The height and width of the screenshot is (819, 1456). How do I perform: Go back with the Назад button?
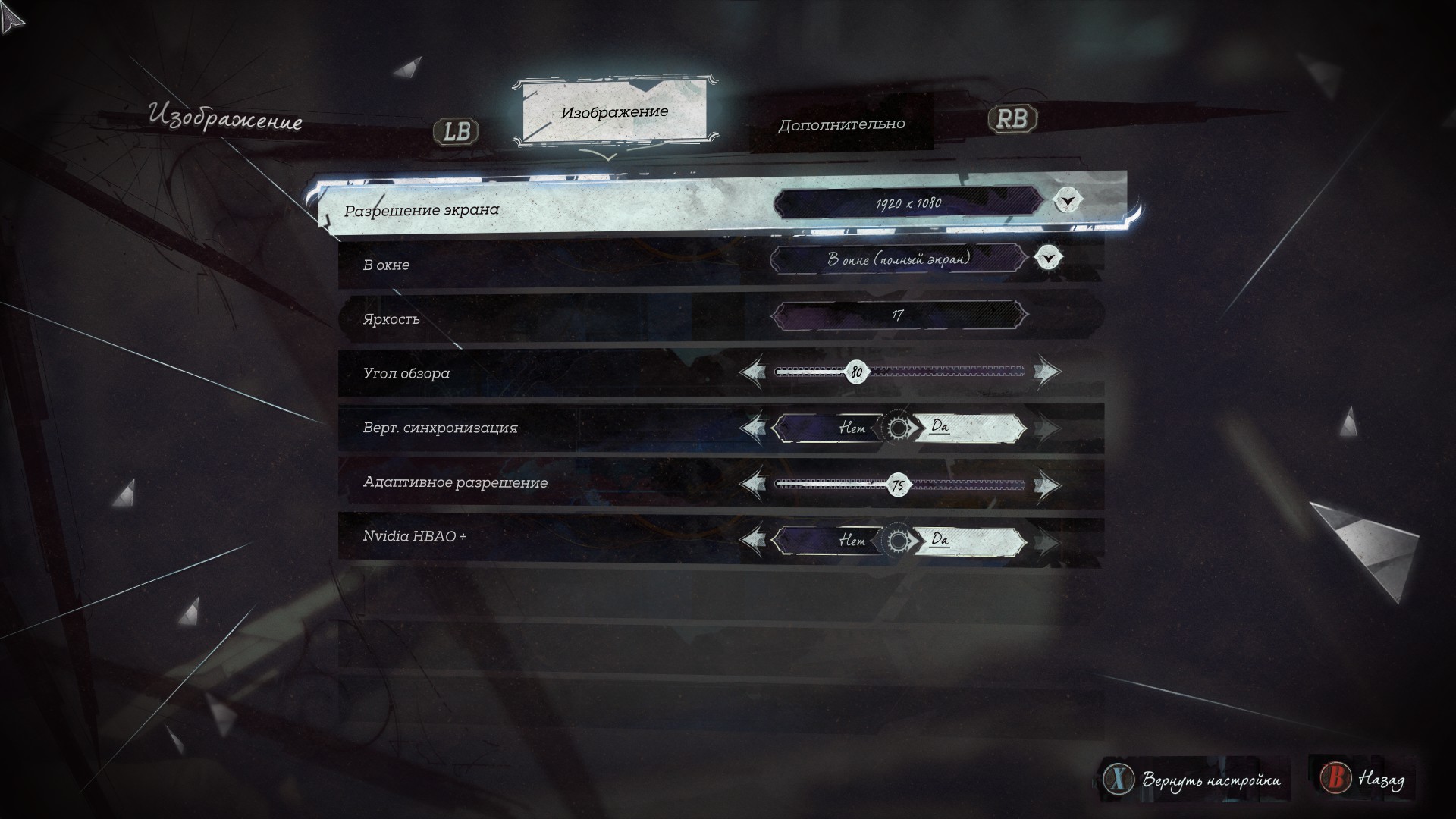click(x=1364, y=778)
